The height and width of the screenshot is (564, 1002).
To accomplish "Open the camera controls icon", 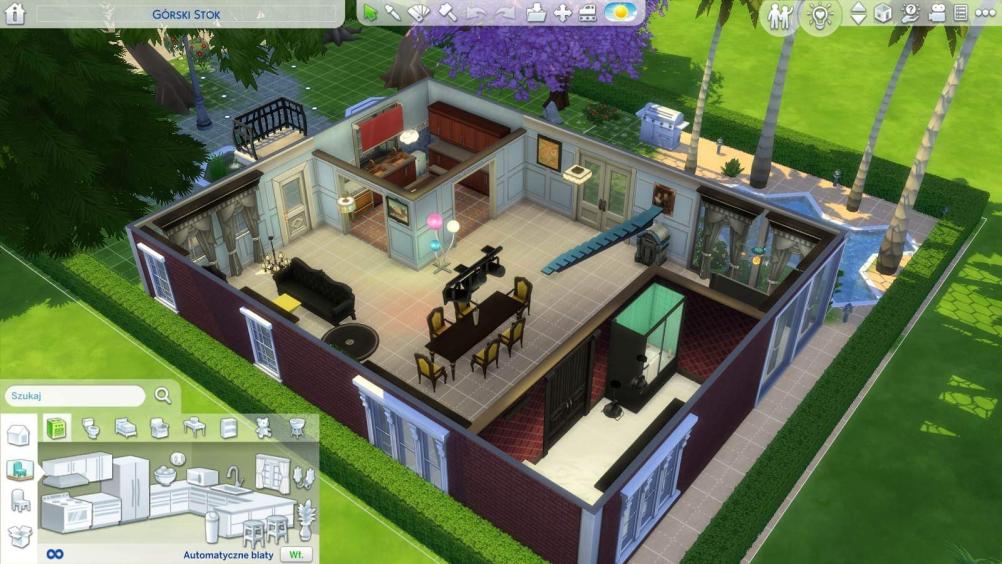I will pos(937,14).
